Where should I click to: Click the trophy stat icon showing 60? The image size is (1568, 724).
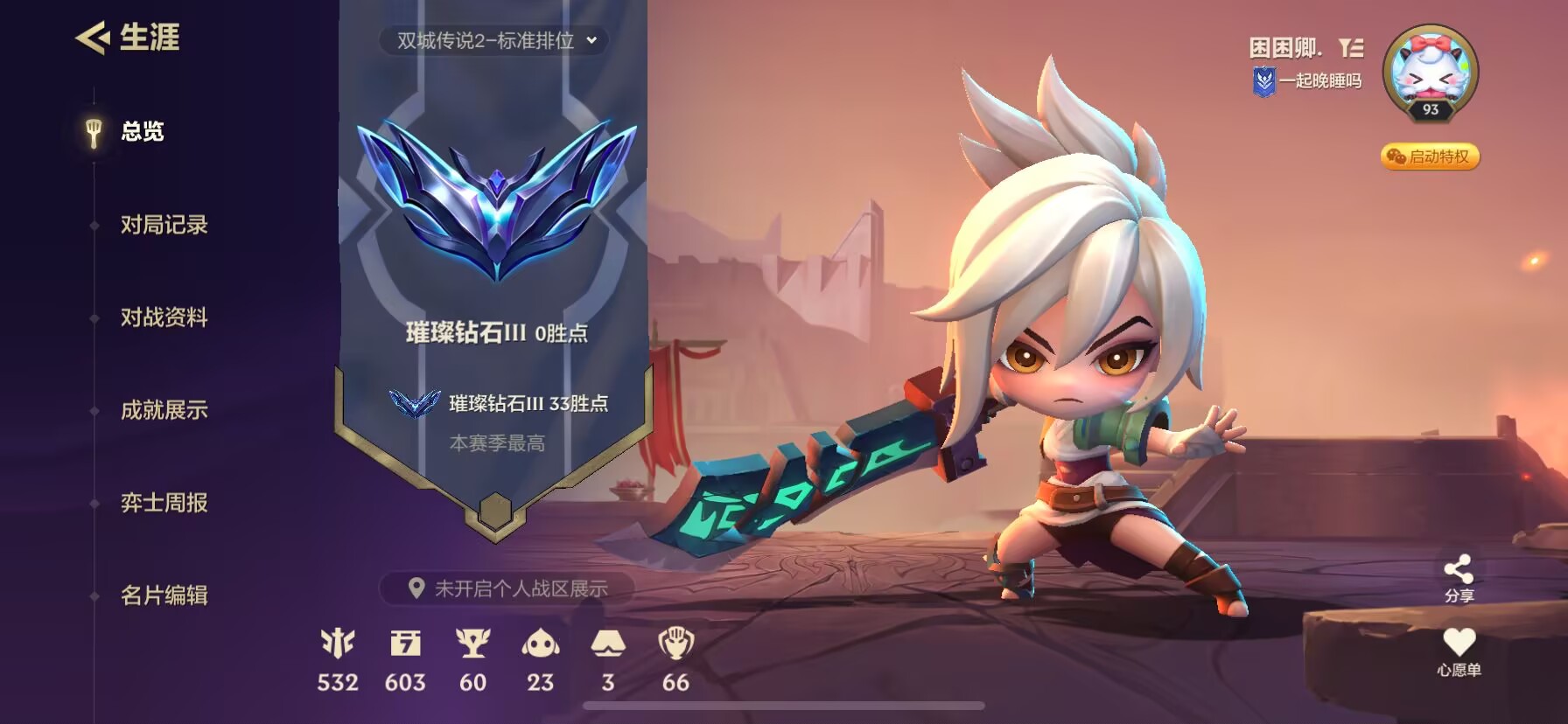(x=472, y=645)
